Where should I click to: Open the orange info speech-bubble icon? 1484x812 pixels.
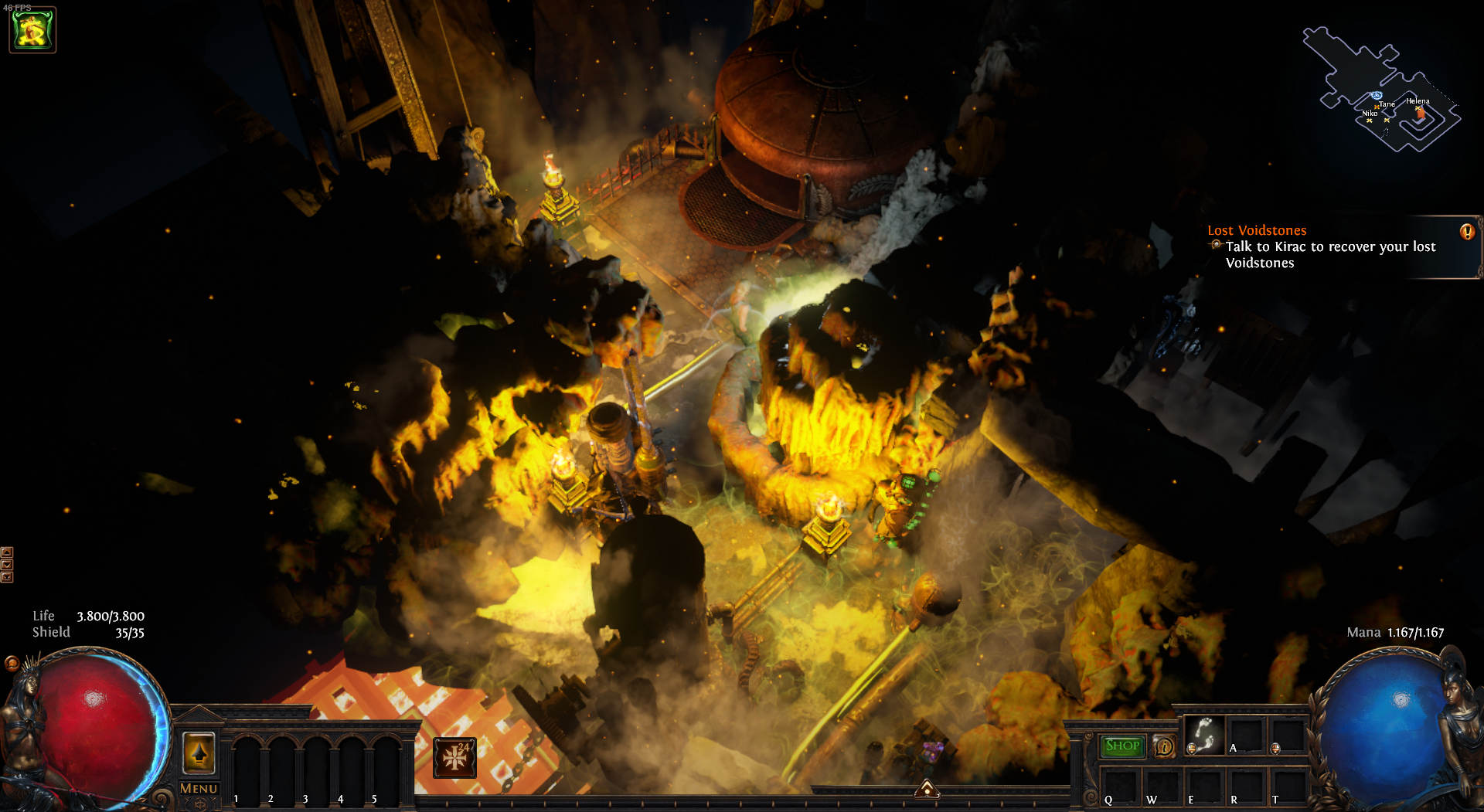click(x=1164, y=746)
